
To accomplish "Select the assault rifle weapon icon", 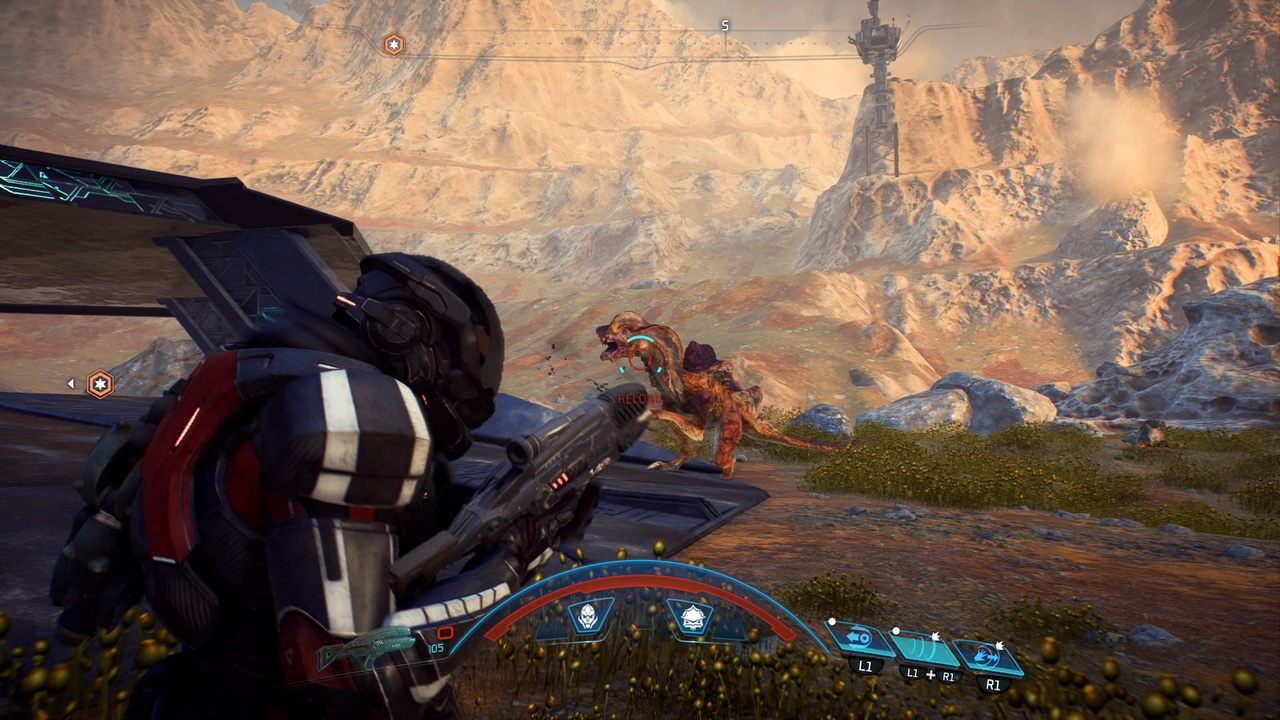I will 365,647.
